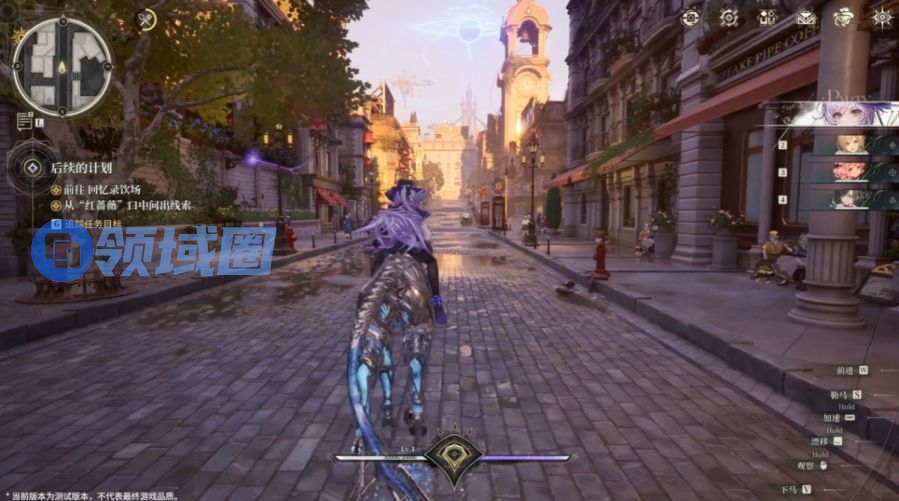This screenshot has height=501, width=899.
Task: Click the rose emblem icon
Action: pyautogui.click(x=844, y=17)
